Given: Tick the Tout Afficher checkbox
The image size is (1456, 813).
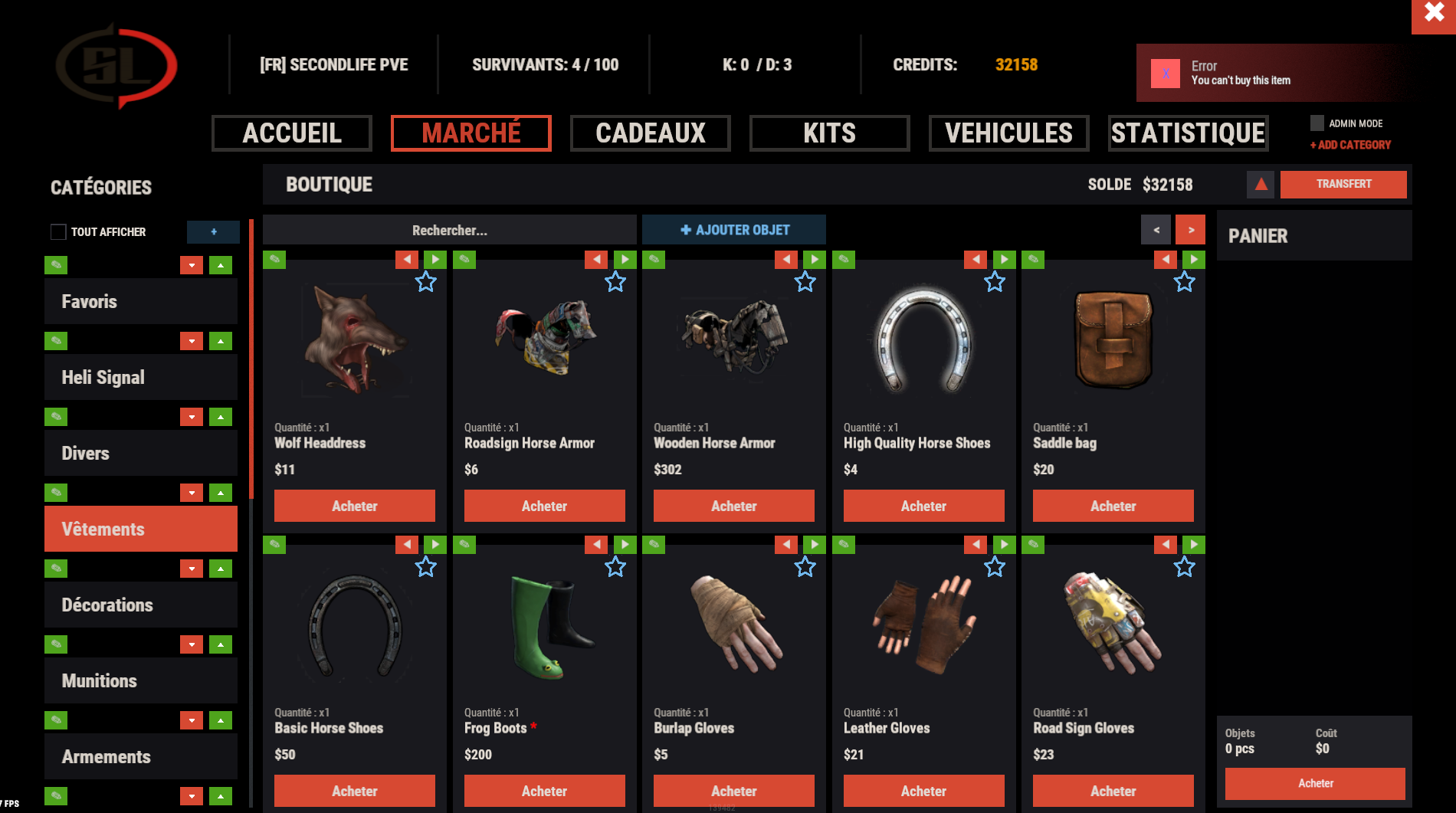Looking at the screenshot, I should pos(58,231).
